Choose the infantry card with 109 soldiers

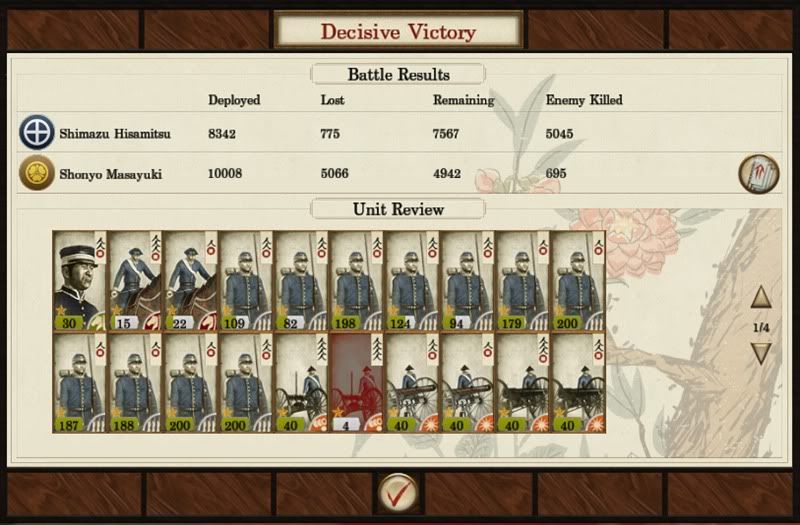pos(246,280)
